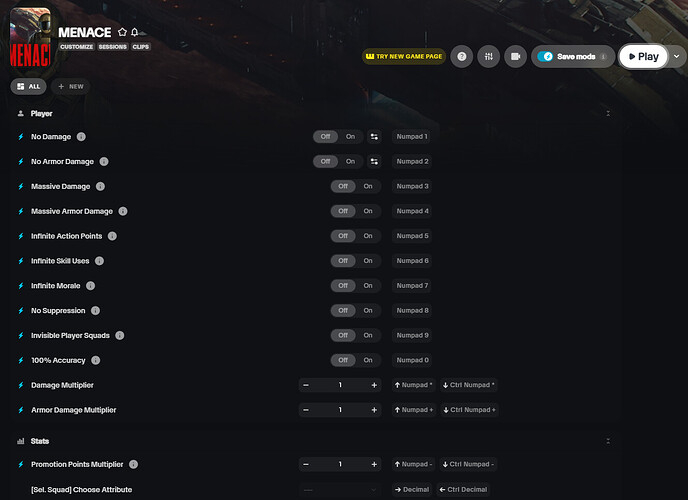Launch the game with the Play button
The image size is (688, 500).
coord(643,57)
